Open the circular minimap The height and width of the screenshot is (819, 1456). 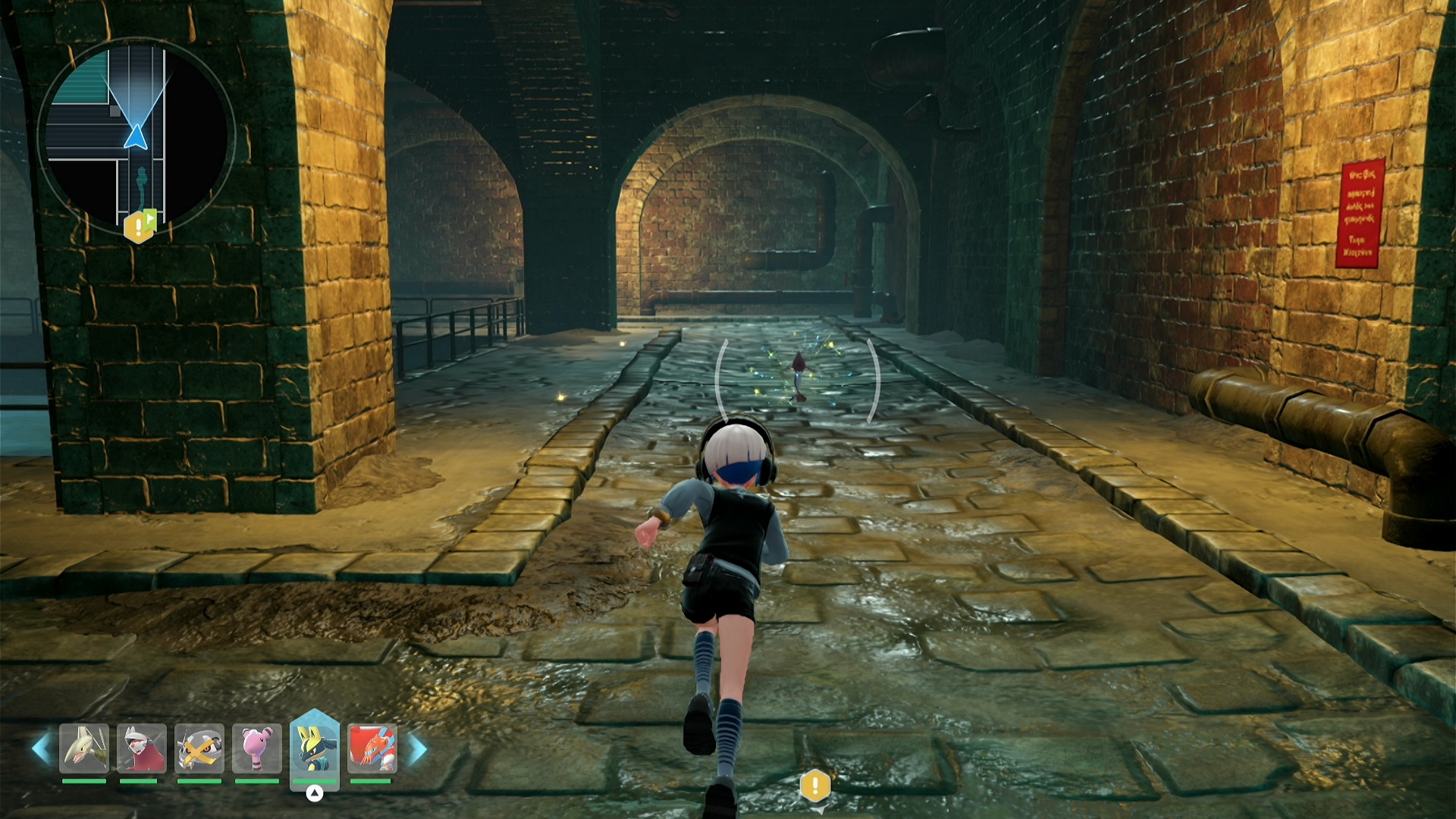pos(136,136)
